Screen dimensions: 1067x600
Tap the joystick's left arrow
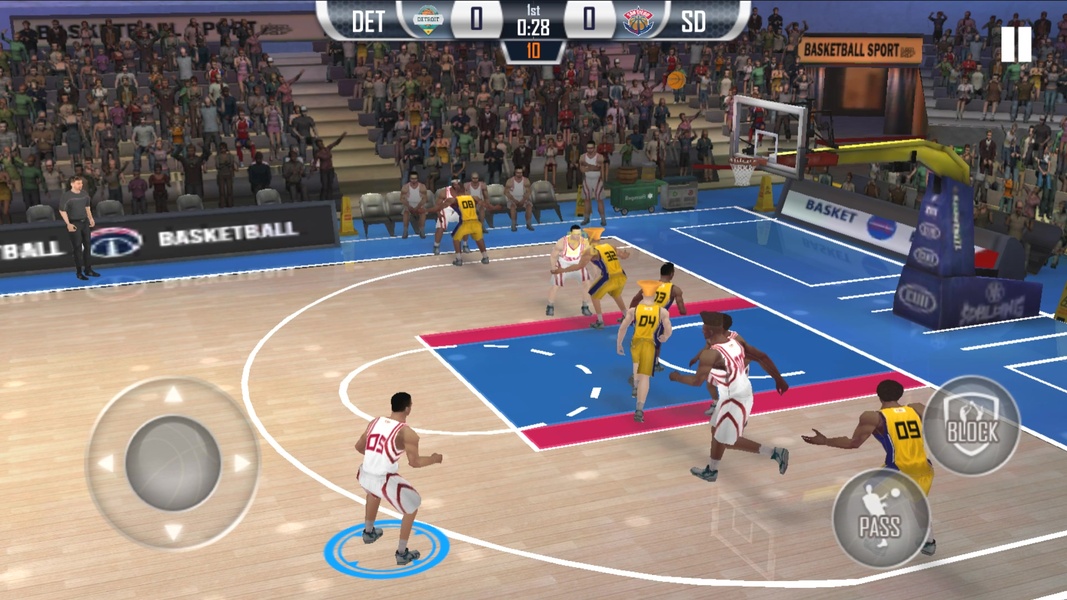pos(106,464)
